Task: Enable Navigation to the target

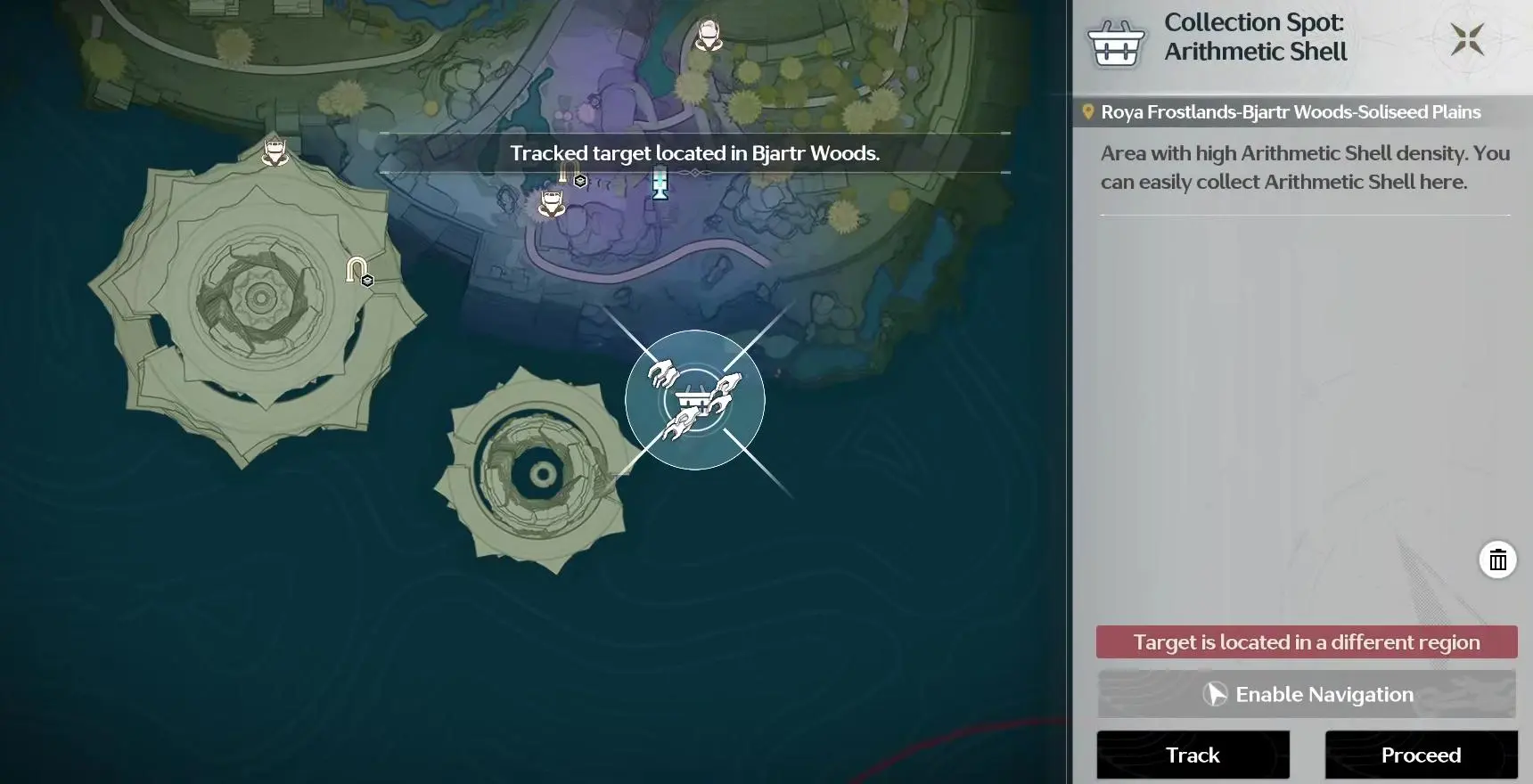Action: (x=1307, y=694)
